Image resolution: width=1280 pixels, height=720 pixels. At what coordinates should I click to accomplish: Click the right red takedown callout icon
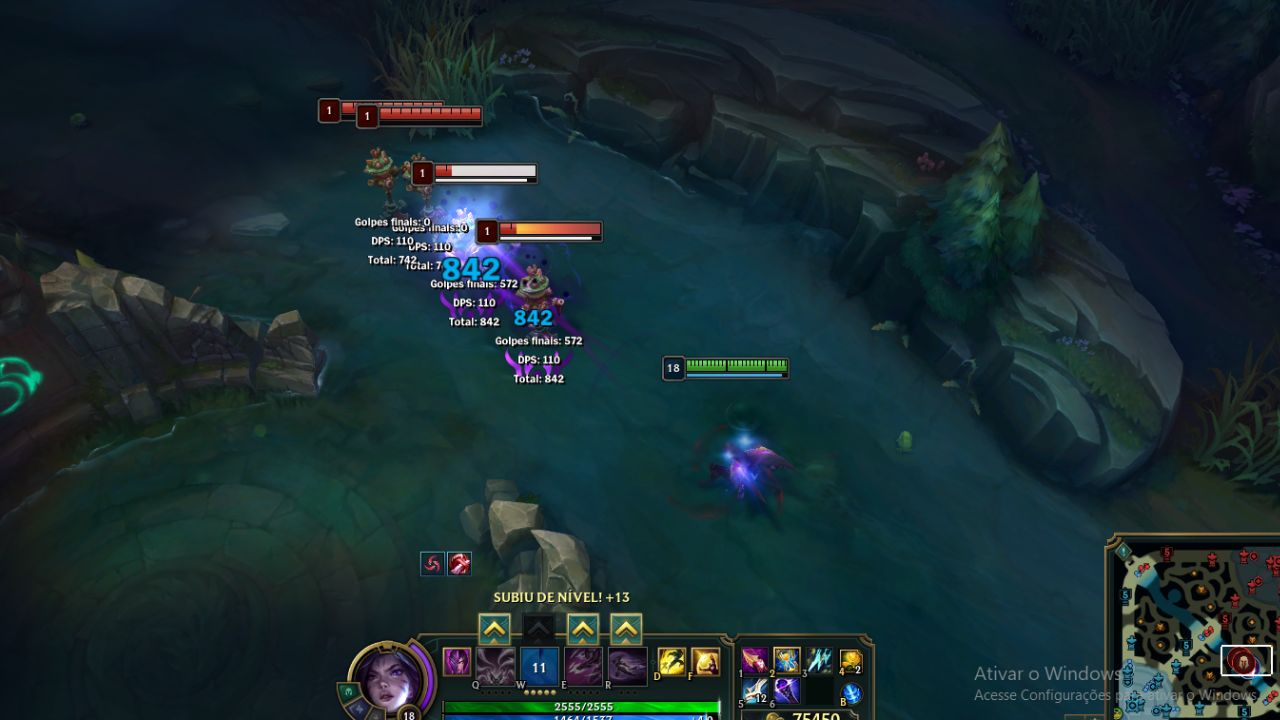click(460, 563)
